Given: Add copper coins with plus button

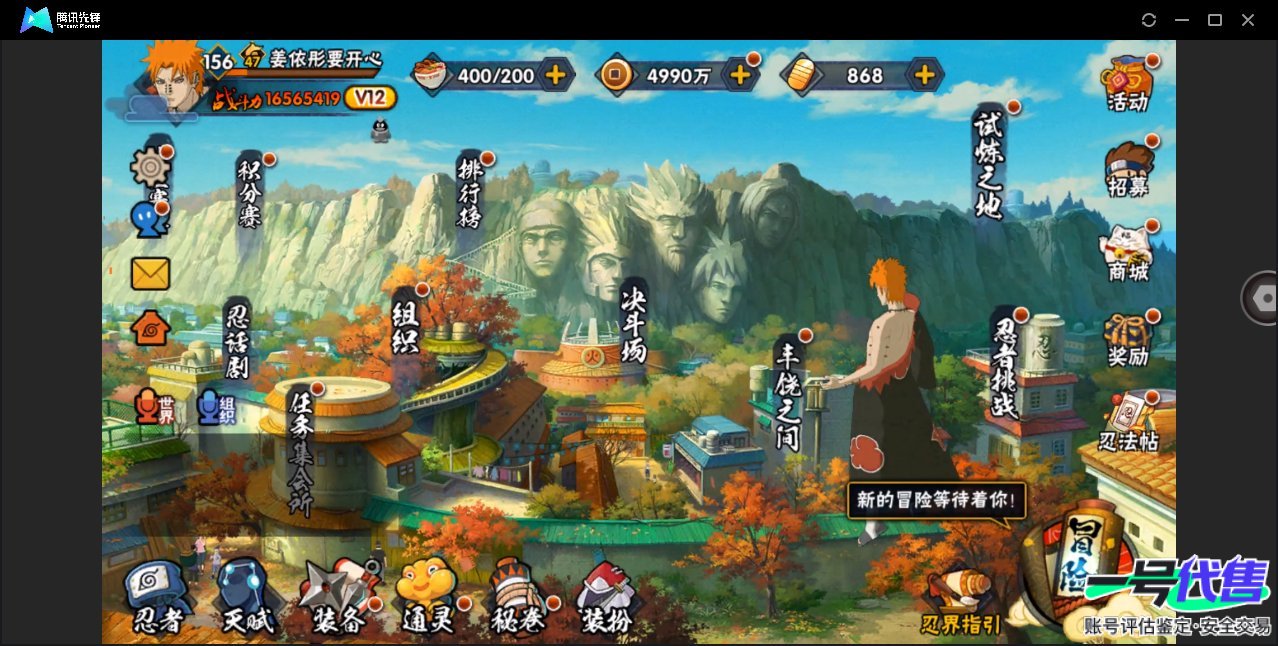Looking at the screenshot, I should pos(740,75).
